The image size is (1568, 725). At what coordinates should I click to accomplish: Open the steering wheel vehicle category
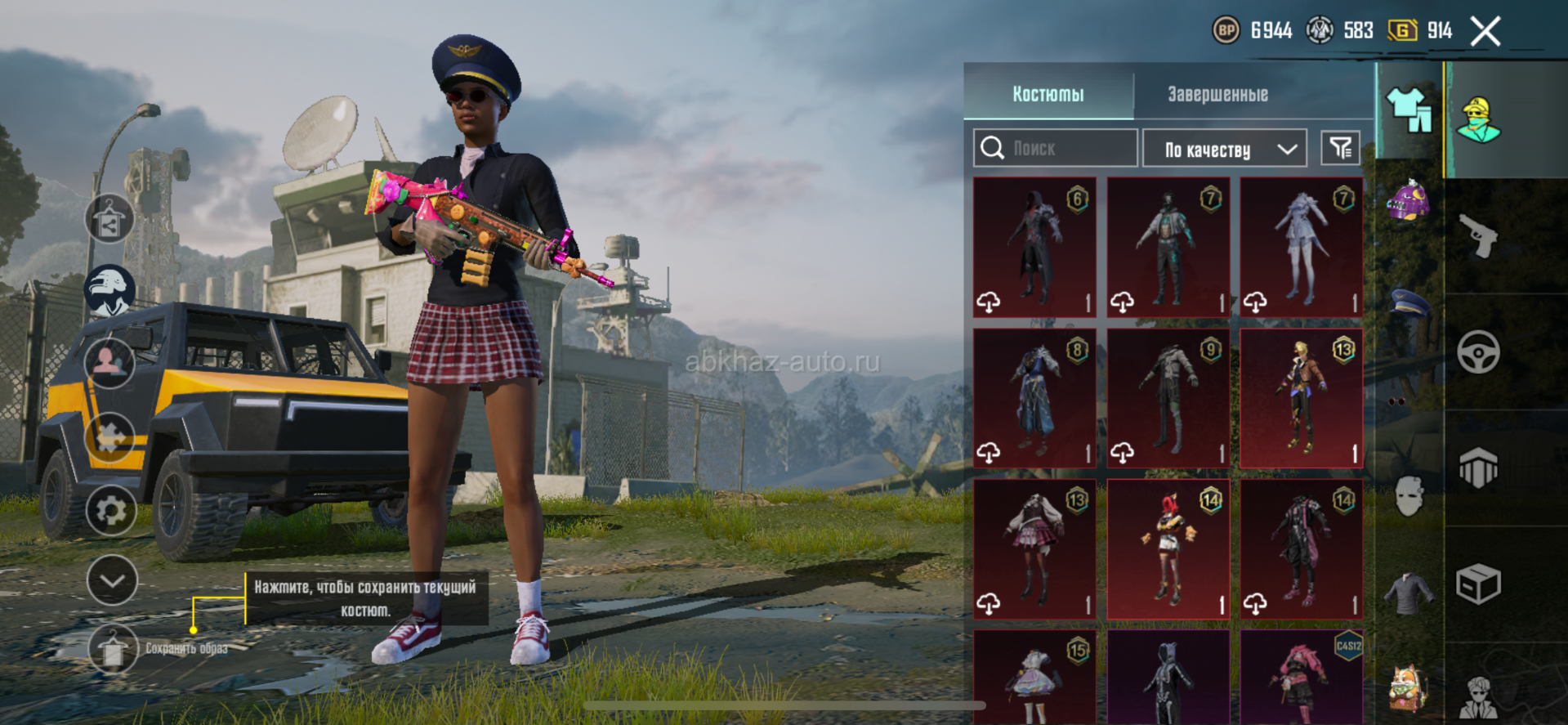coord(1478,352)
